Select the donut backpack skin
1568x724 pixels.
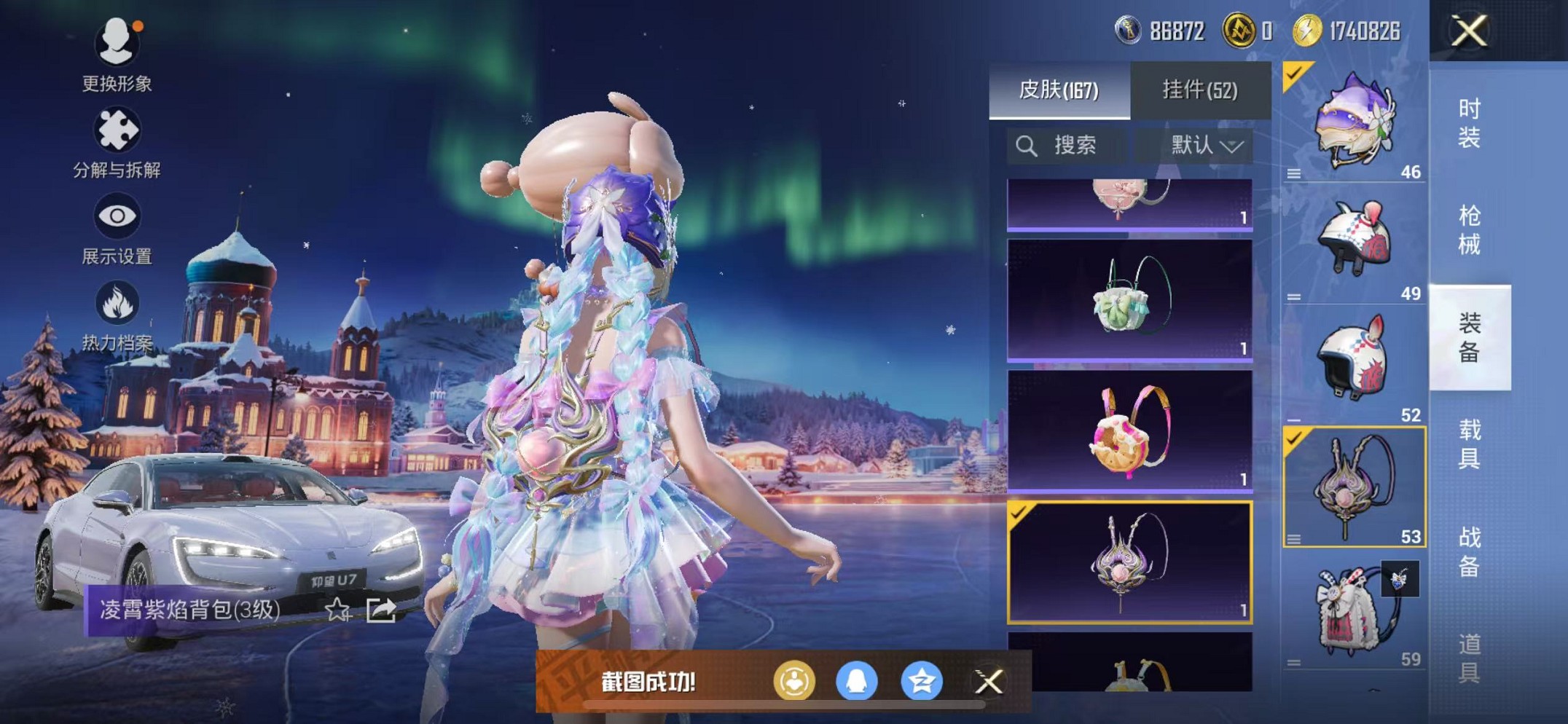[x=1129, y=431]
